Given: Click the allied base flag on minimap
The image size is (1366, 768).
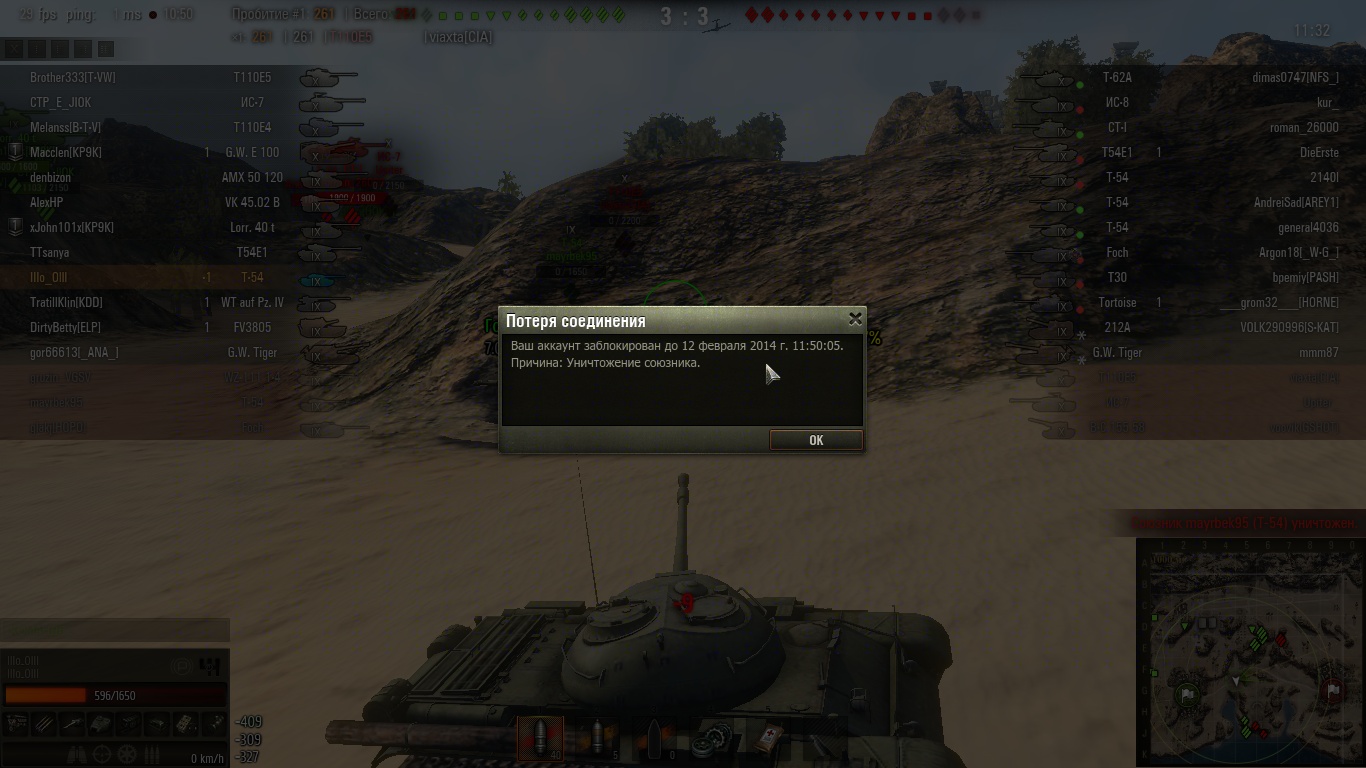Looking at the screenshot, I should coord(1187,693).
